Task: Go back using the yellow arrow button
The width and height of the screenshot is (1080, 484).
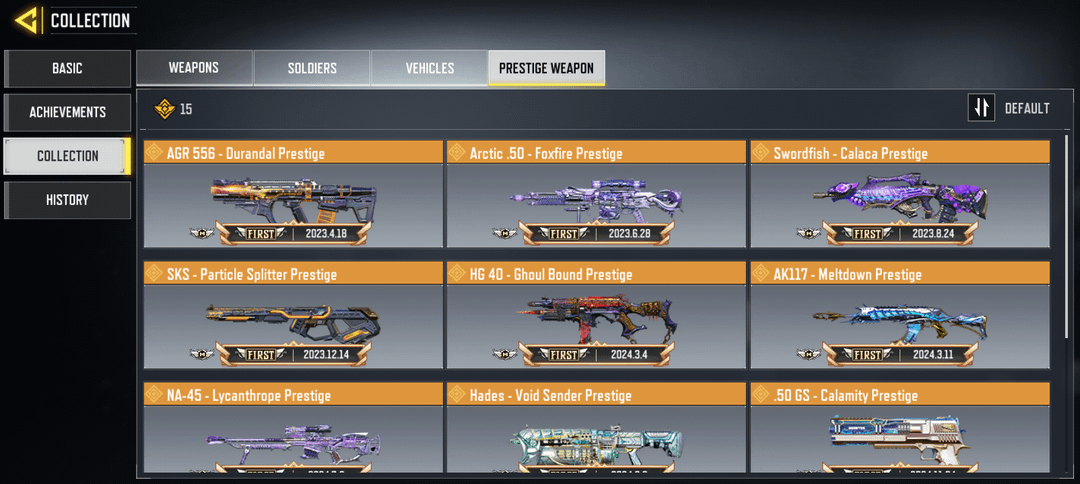Action: tap(27, 20)
